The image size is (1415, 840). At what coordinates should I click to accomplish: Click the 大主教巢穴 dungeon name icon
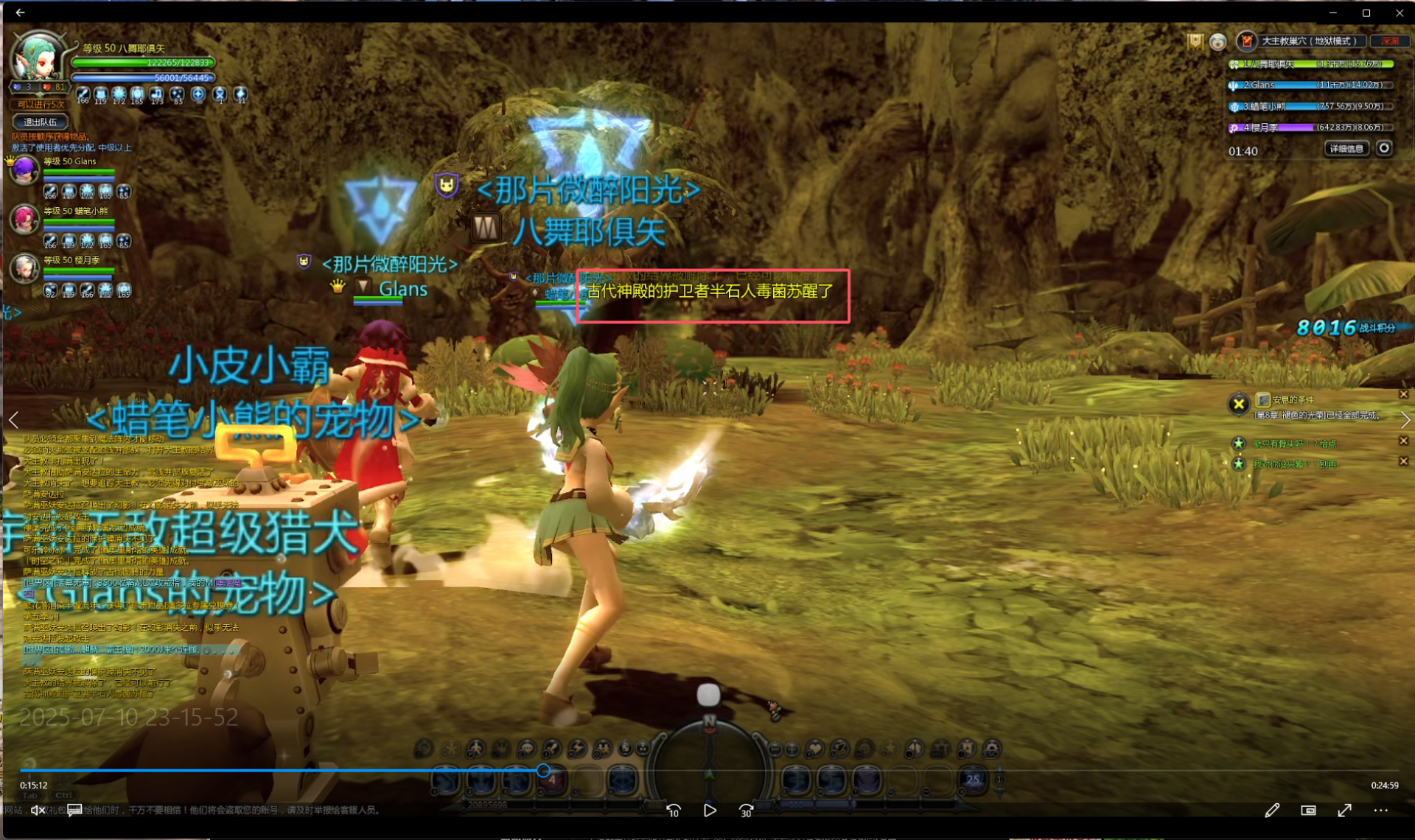pyautogui.click(x=1246, y=41)
